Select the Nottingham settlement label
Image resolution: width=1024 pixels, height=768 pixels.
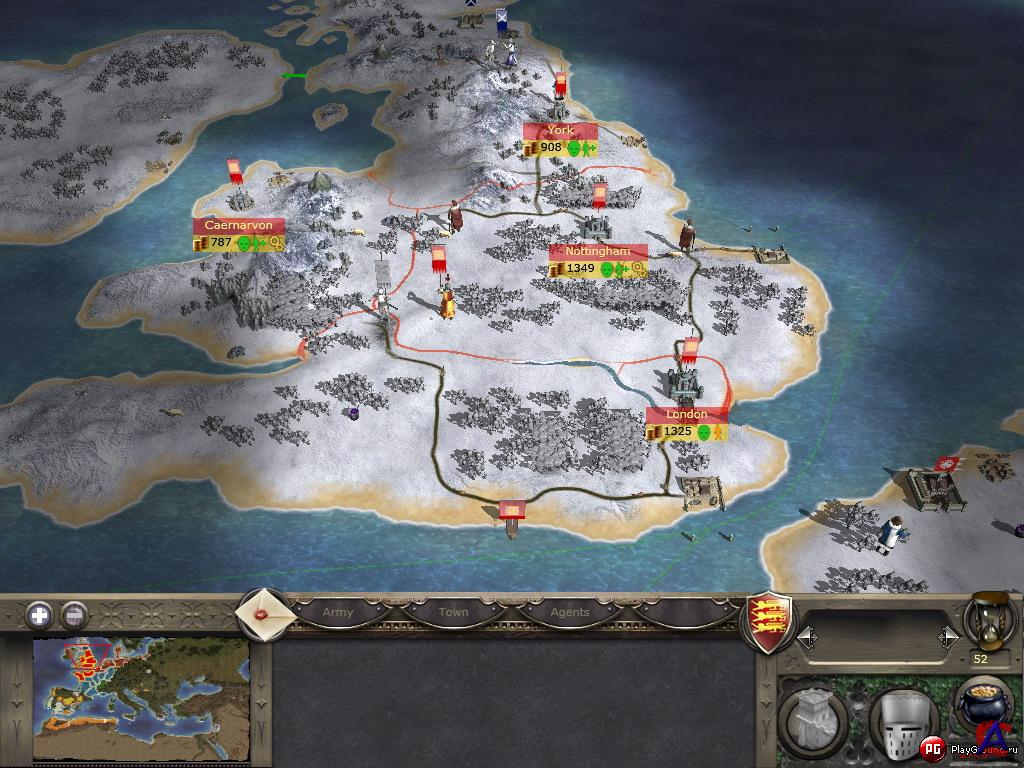pos(597,252)
